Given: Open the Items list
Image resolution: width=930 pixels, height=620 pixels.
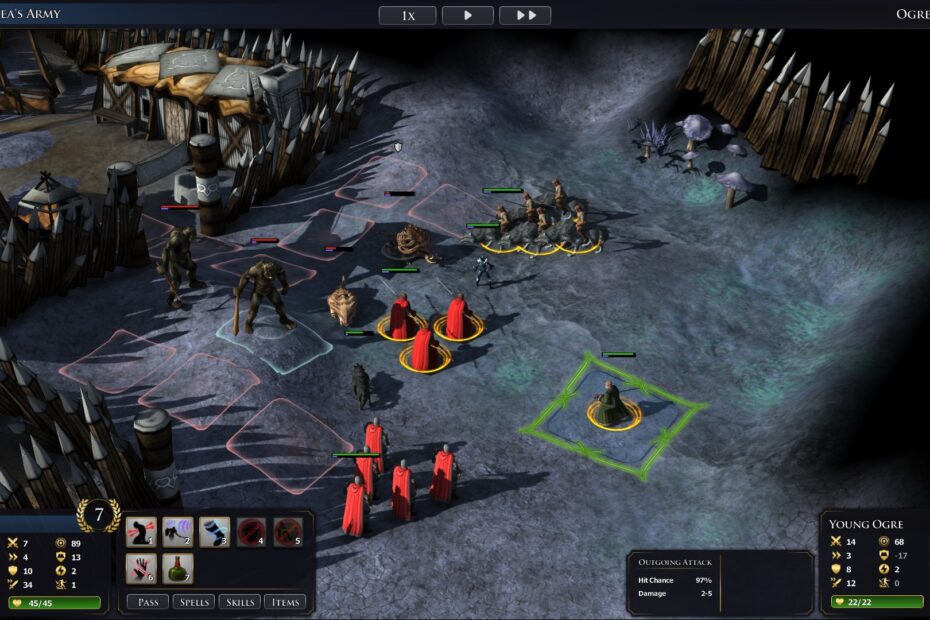Looking at the screenshot, I should (285, 602).
